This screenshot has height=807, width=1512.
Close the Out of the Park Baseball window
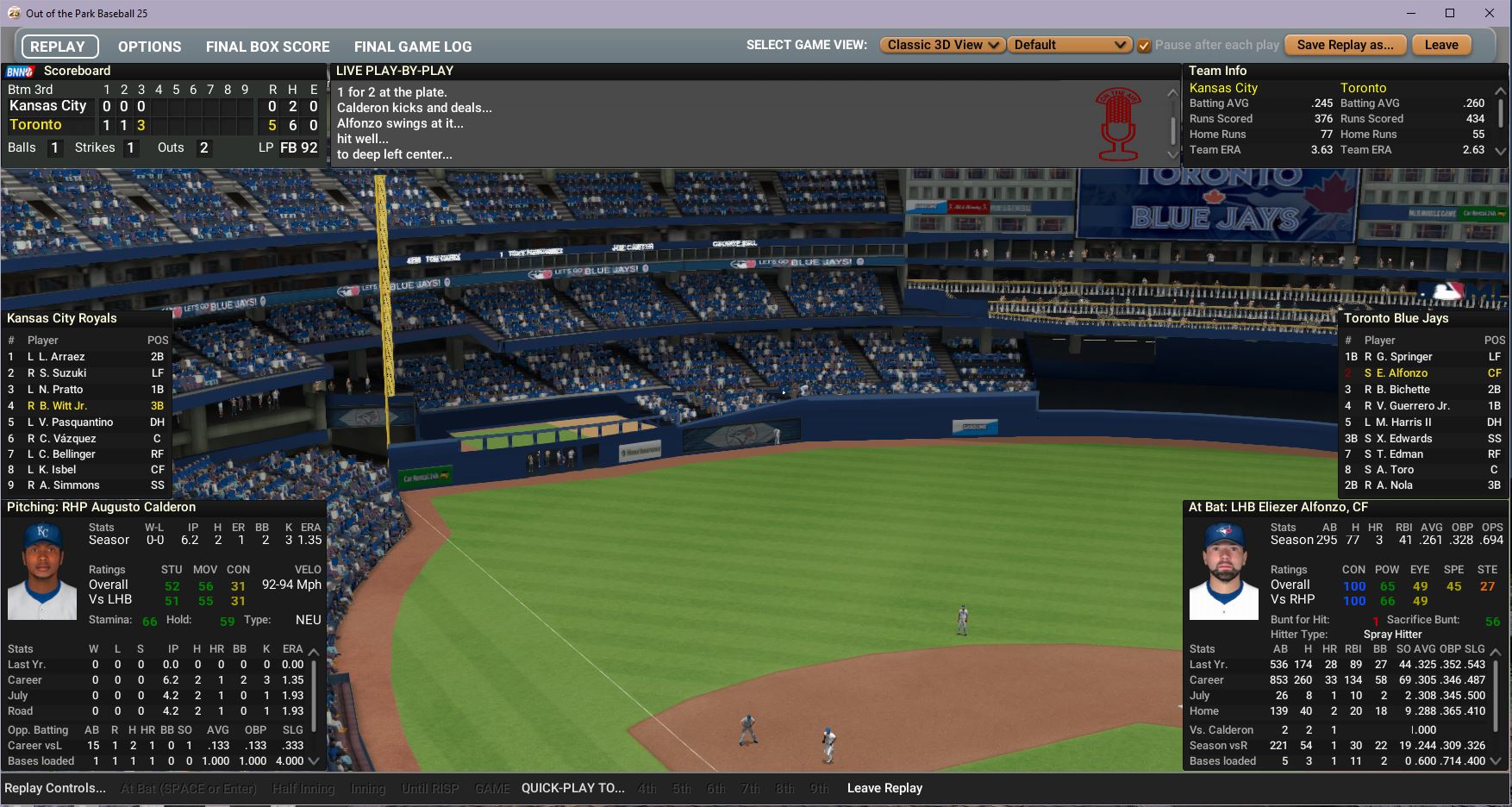point(1490,13)
